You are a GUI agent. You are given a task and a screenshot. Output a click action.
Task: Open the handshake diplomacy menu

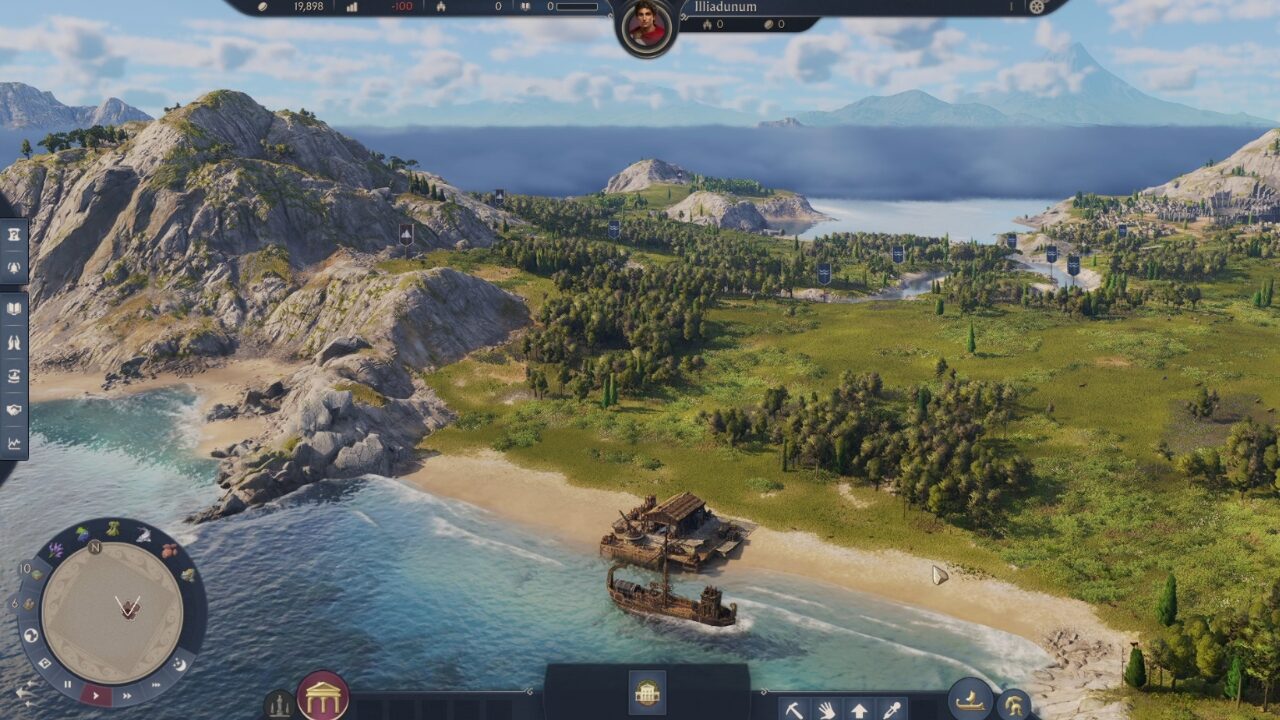coord(14,409)
